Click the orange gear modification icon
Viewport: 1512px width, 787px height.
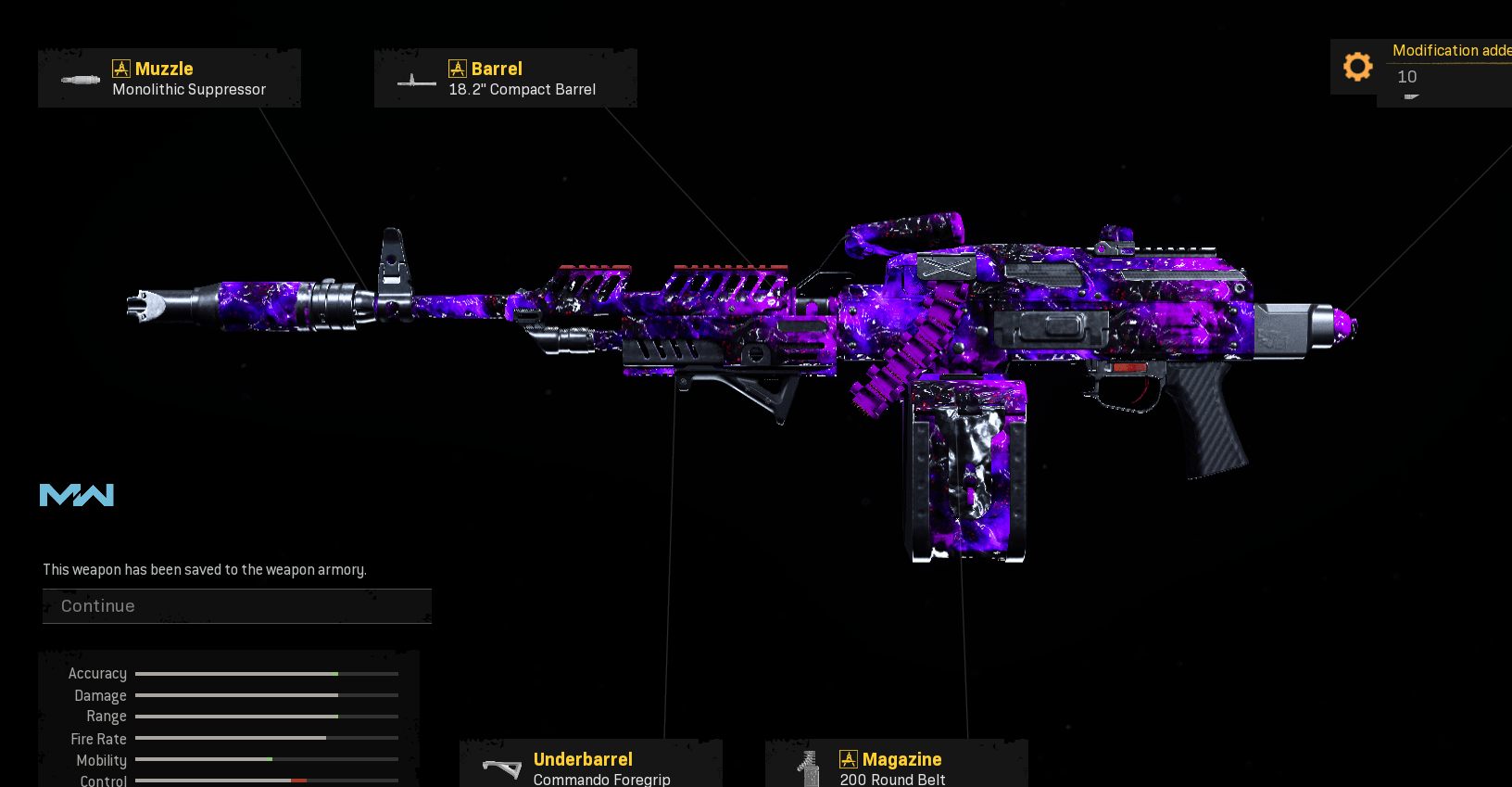coord(1357,67)
